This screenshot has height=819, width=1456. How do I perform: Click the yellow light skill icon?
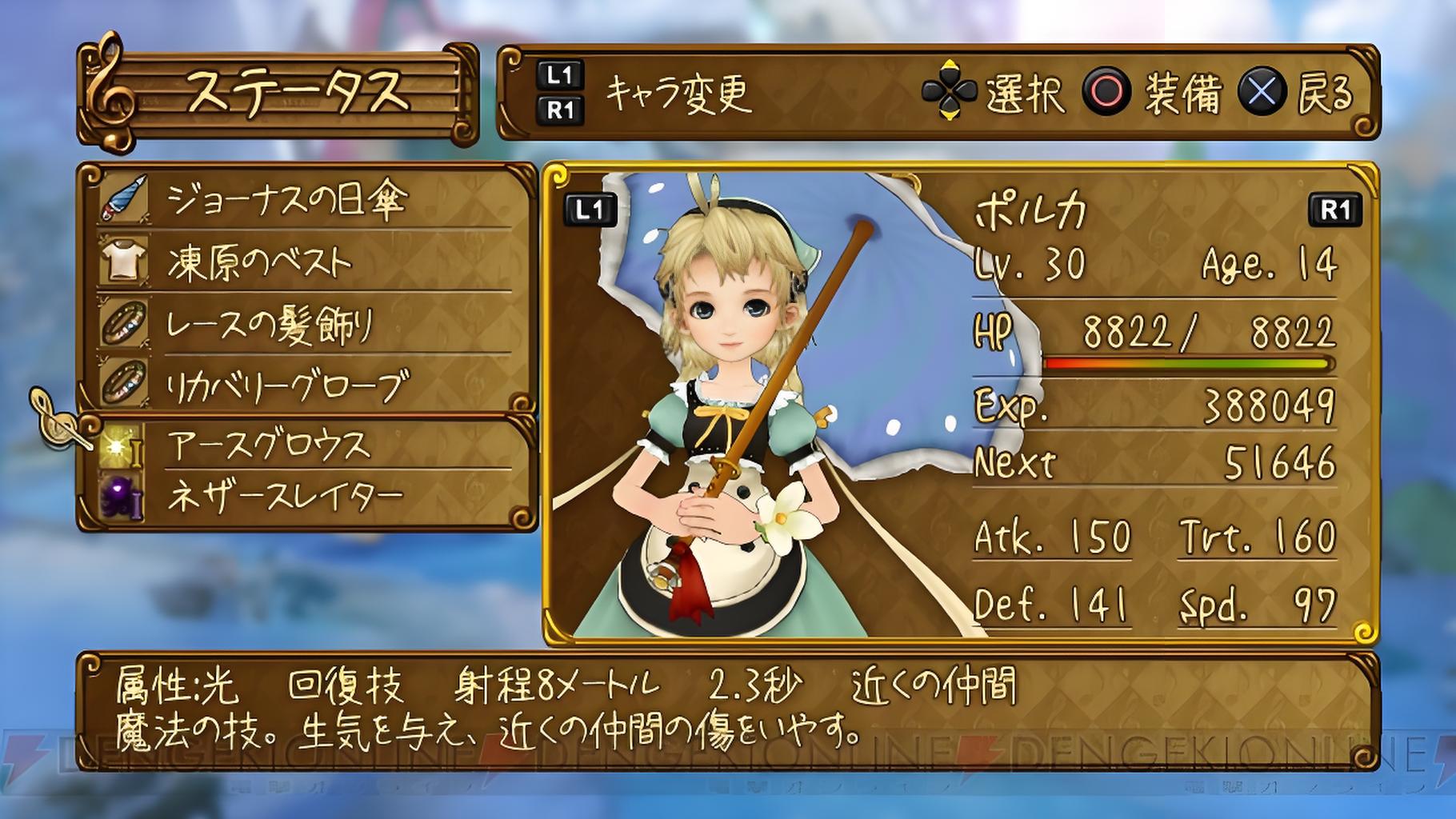[x=121, y=445]
